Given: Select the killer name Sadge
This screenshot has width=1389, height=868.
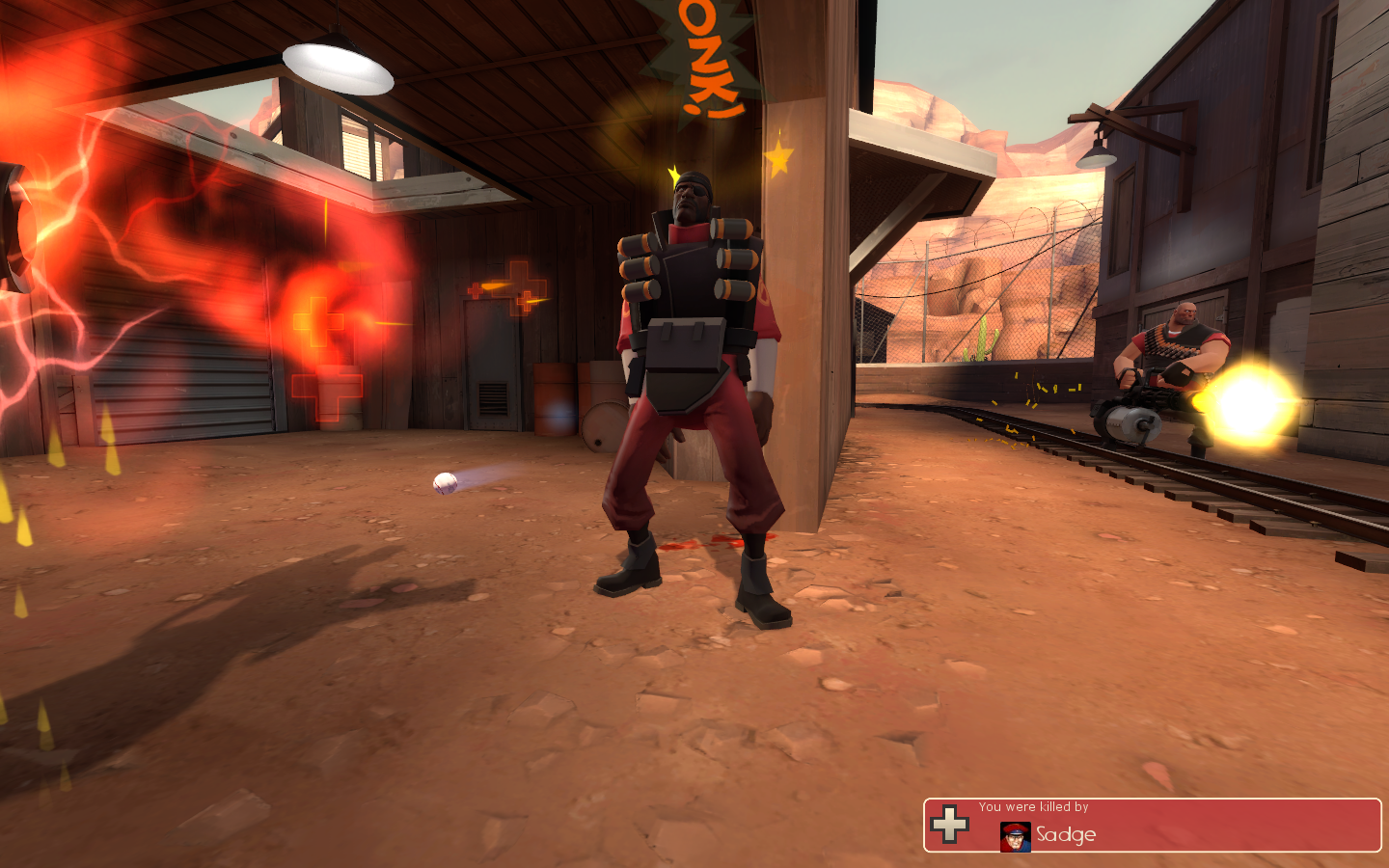Looking at the screenshot, I should point(1066,835).
